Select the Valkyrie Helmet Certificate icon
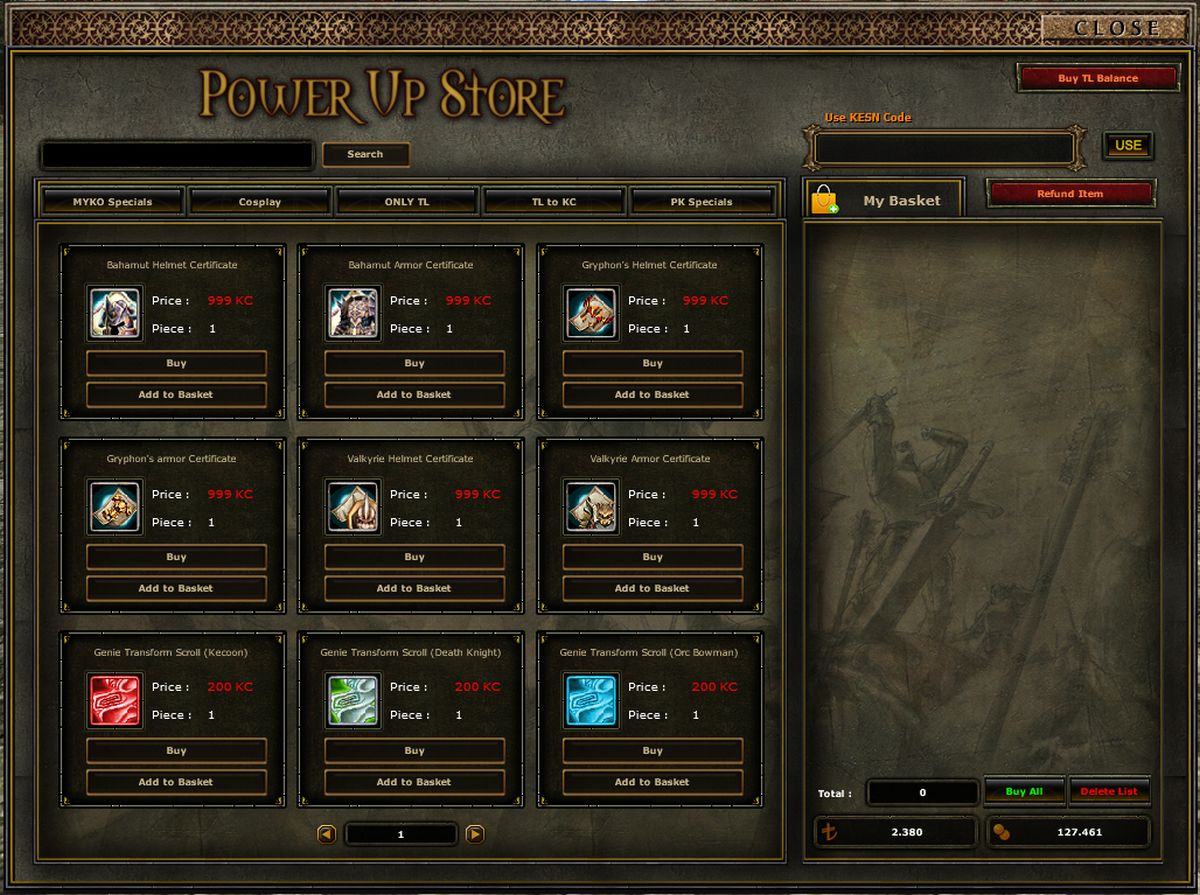Viewport: 1200px width, 895px height. tap(353, 506)
